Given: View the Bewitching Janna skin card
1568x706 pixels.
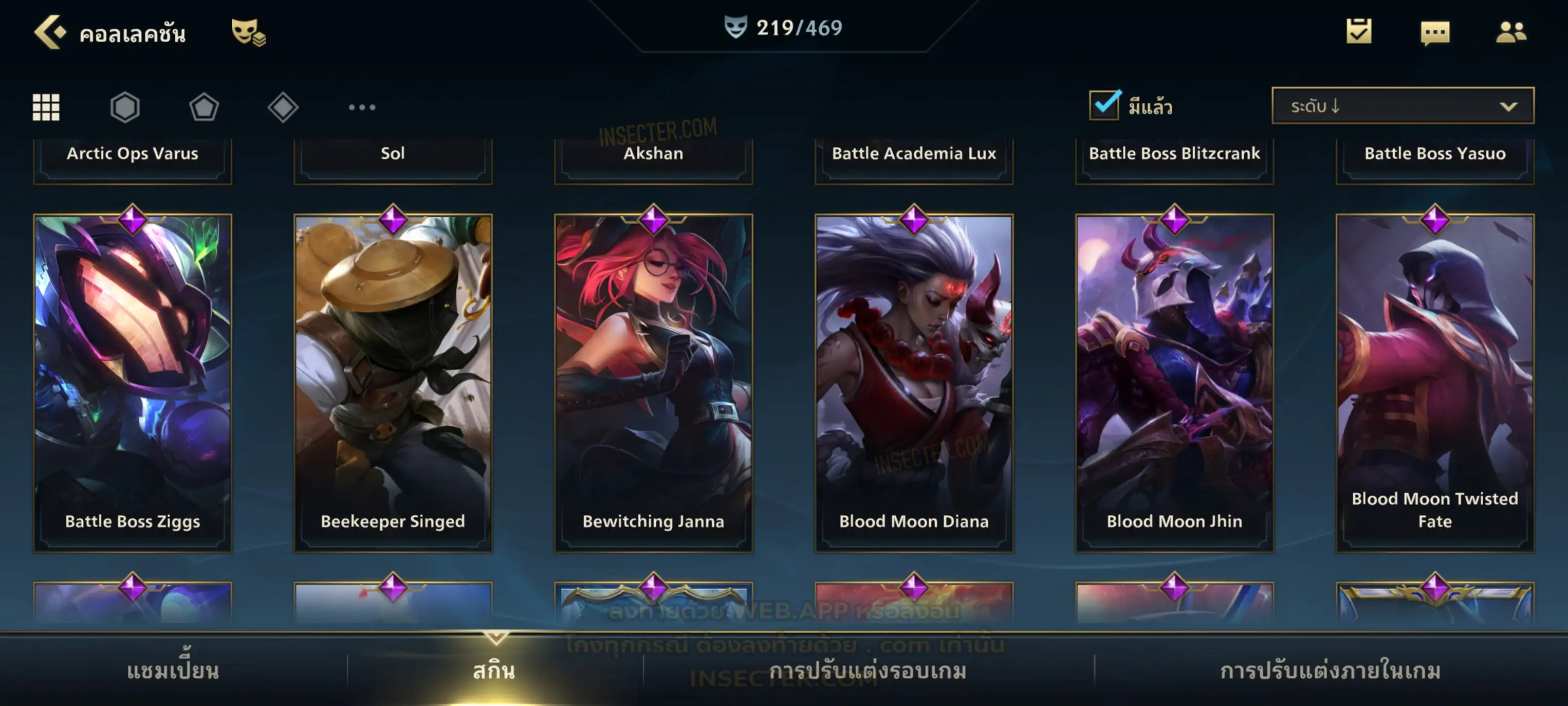Looking at the screenshot, I should tap(653, 383).
